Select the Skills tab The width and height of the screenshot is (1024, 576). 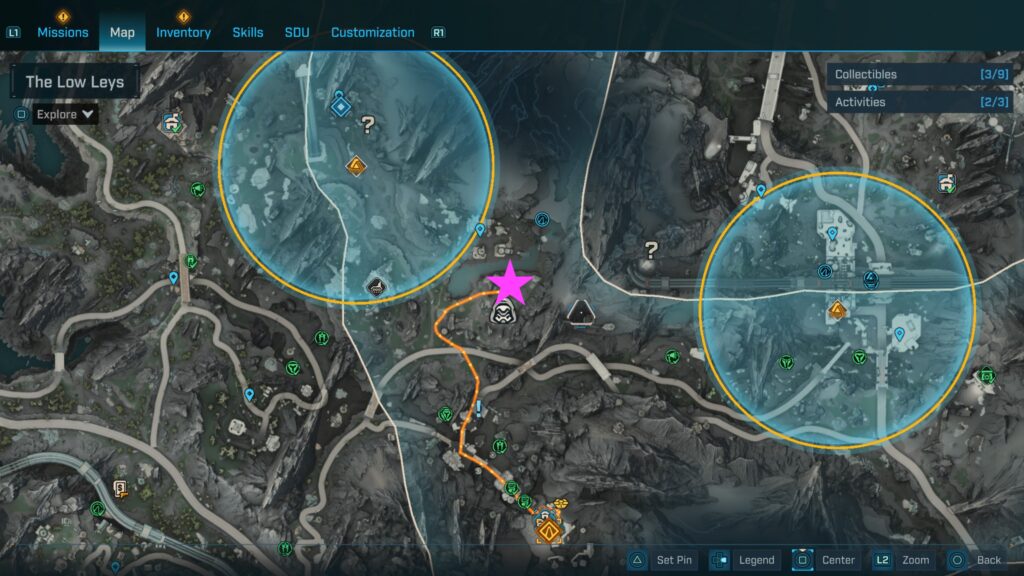pos(248,32)
